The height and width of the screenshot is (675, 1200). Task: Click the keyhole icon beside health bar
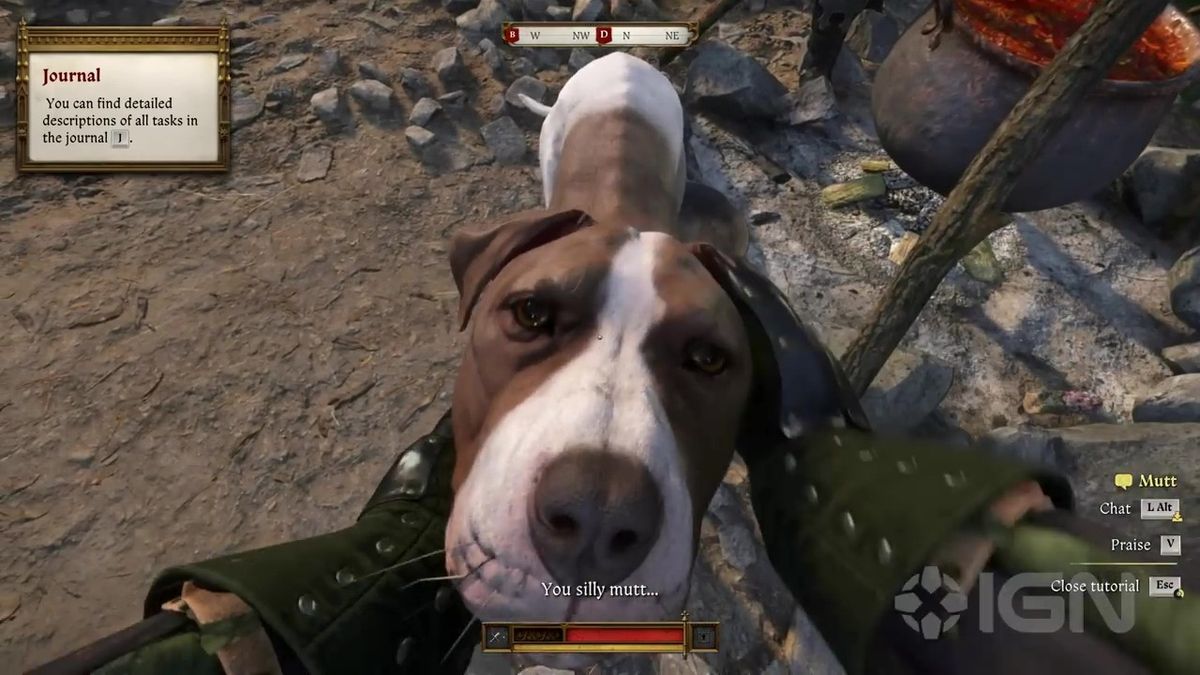[x=704, y=636]
